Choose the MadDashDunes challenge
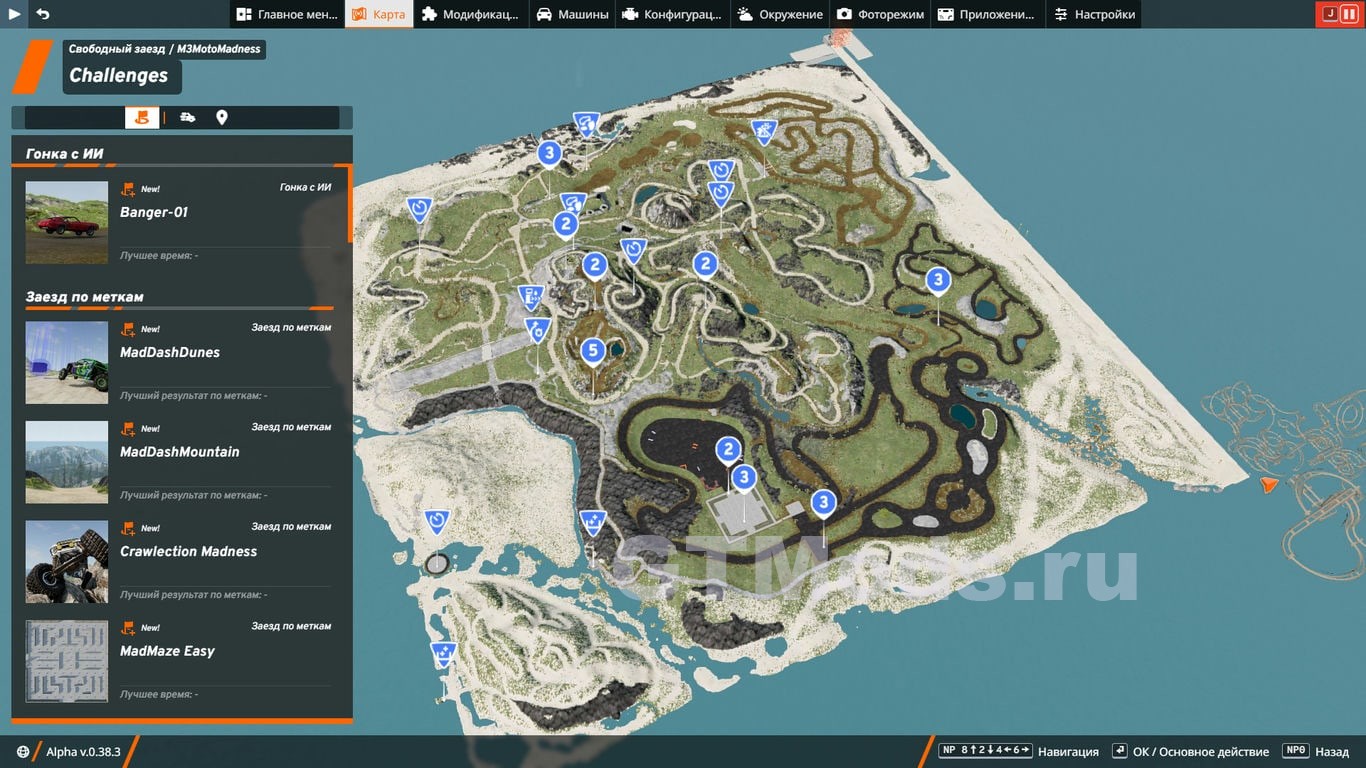Image resolution: width=1366 pixels, height=768 pixels. click(x=180, y=362)
